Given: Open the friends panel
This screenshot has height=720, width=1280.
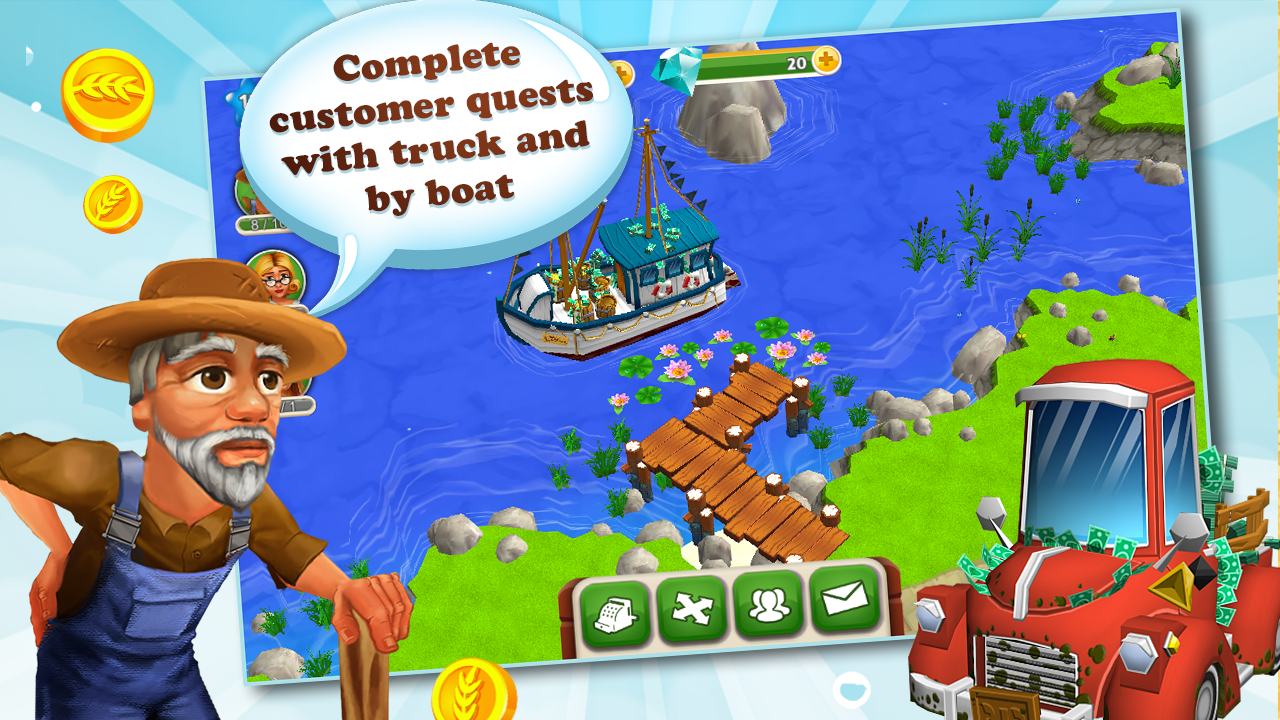Looking at the screenshot, I should click(767, 608).
